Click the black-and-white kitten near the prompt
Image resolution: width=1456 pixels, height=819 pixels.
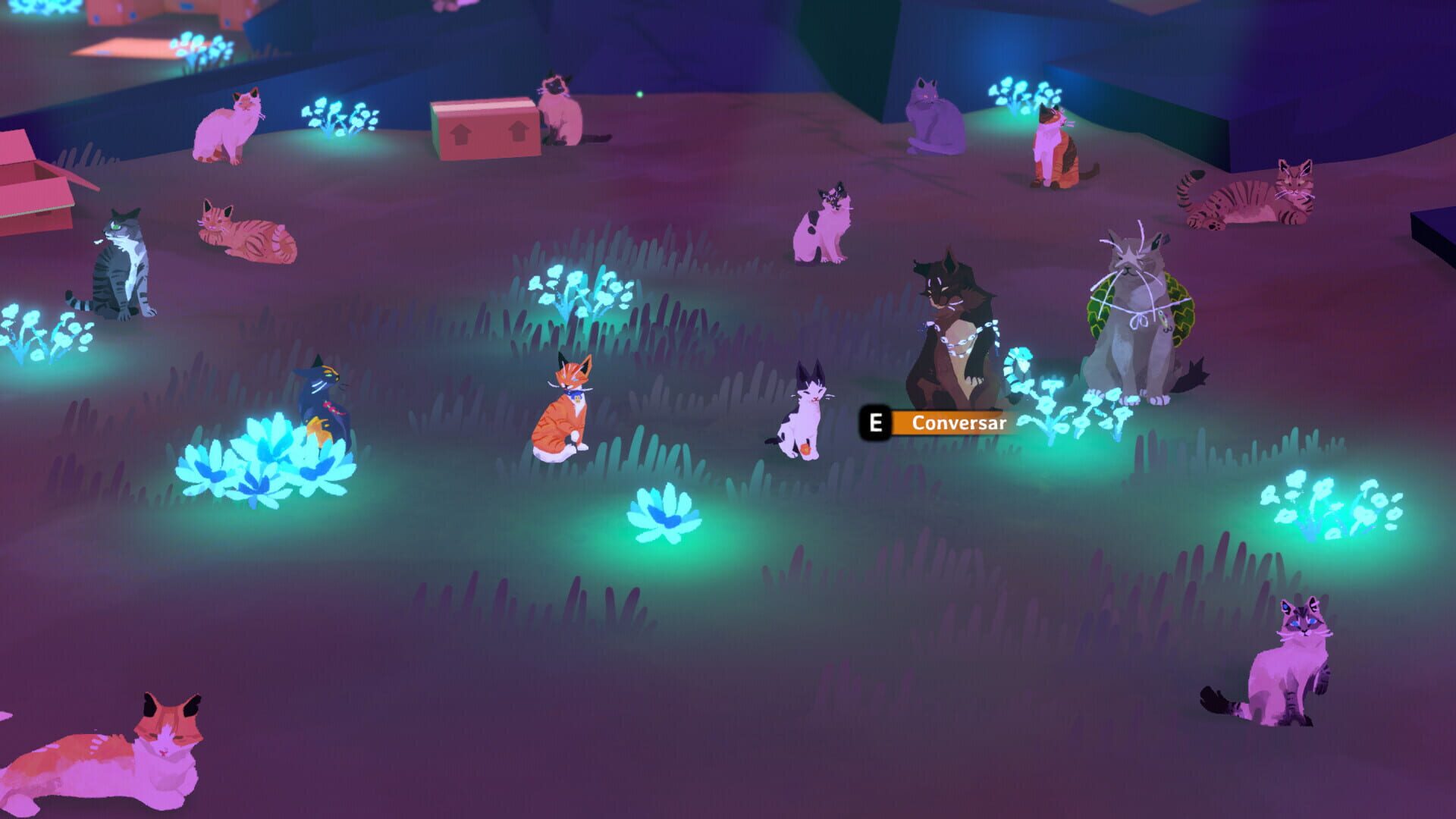tap(804, 413)
